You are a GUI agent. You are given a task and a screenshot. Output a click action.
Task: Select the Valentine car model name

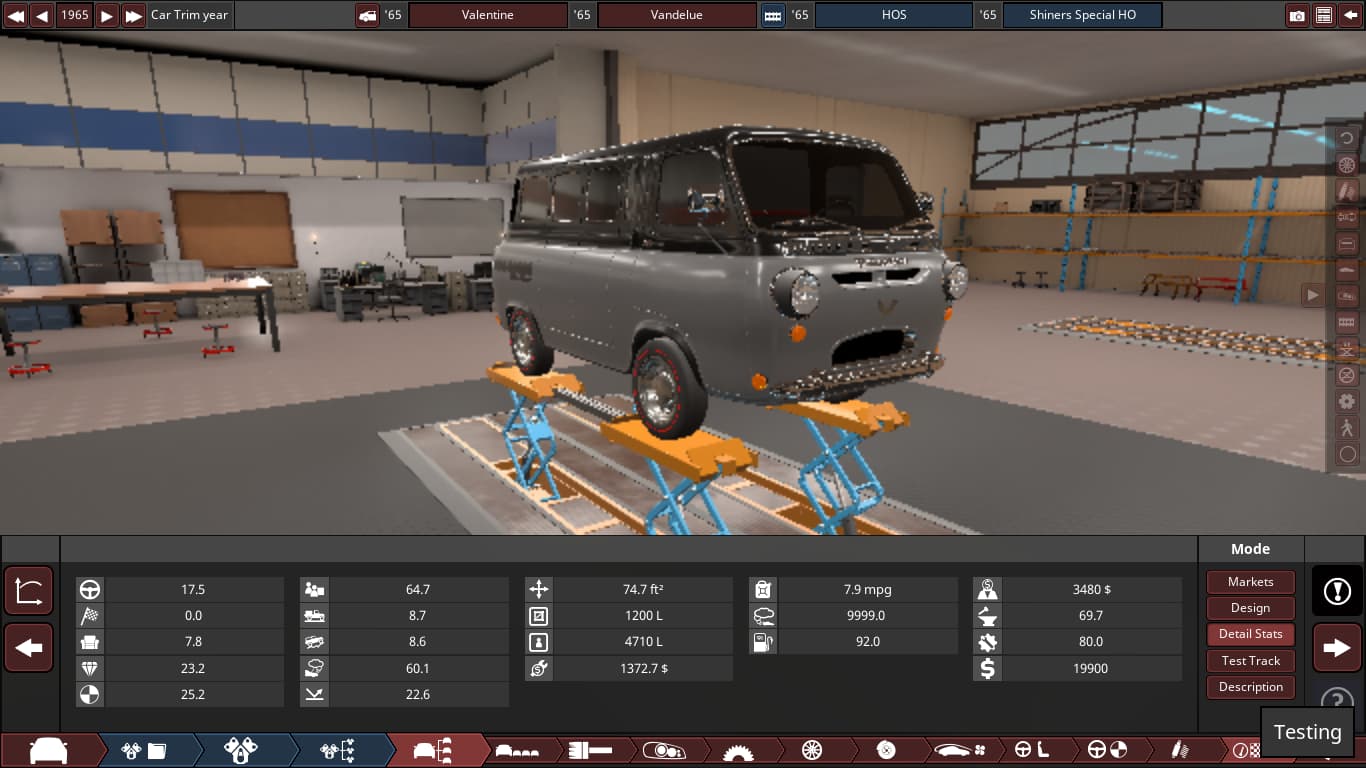tap(487, 15)
